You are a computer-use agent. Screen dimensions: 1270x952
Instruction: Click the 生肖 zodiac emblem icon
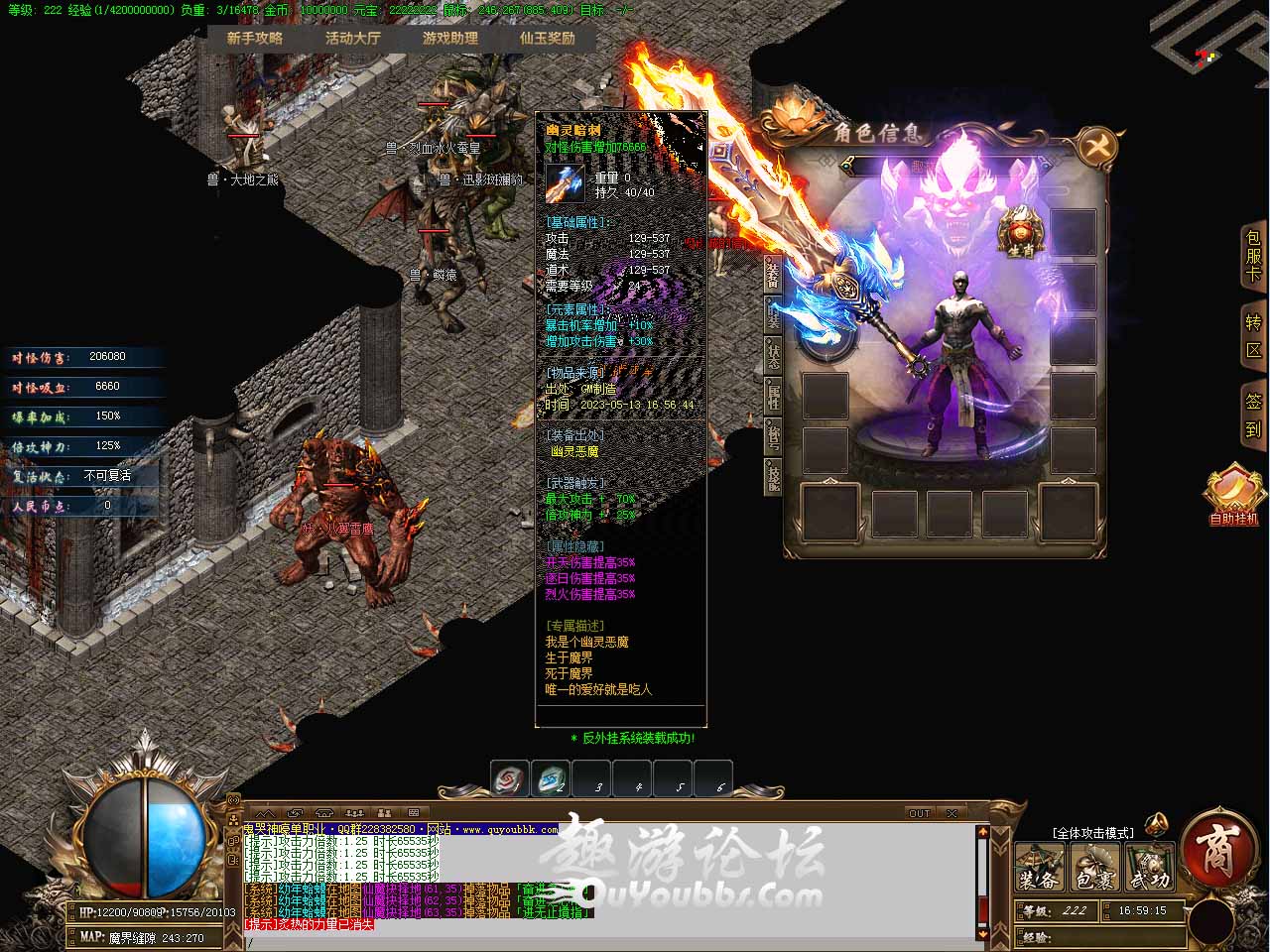coord(1020,232)
